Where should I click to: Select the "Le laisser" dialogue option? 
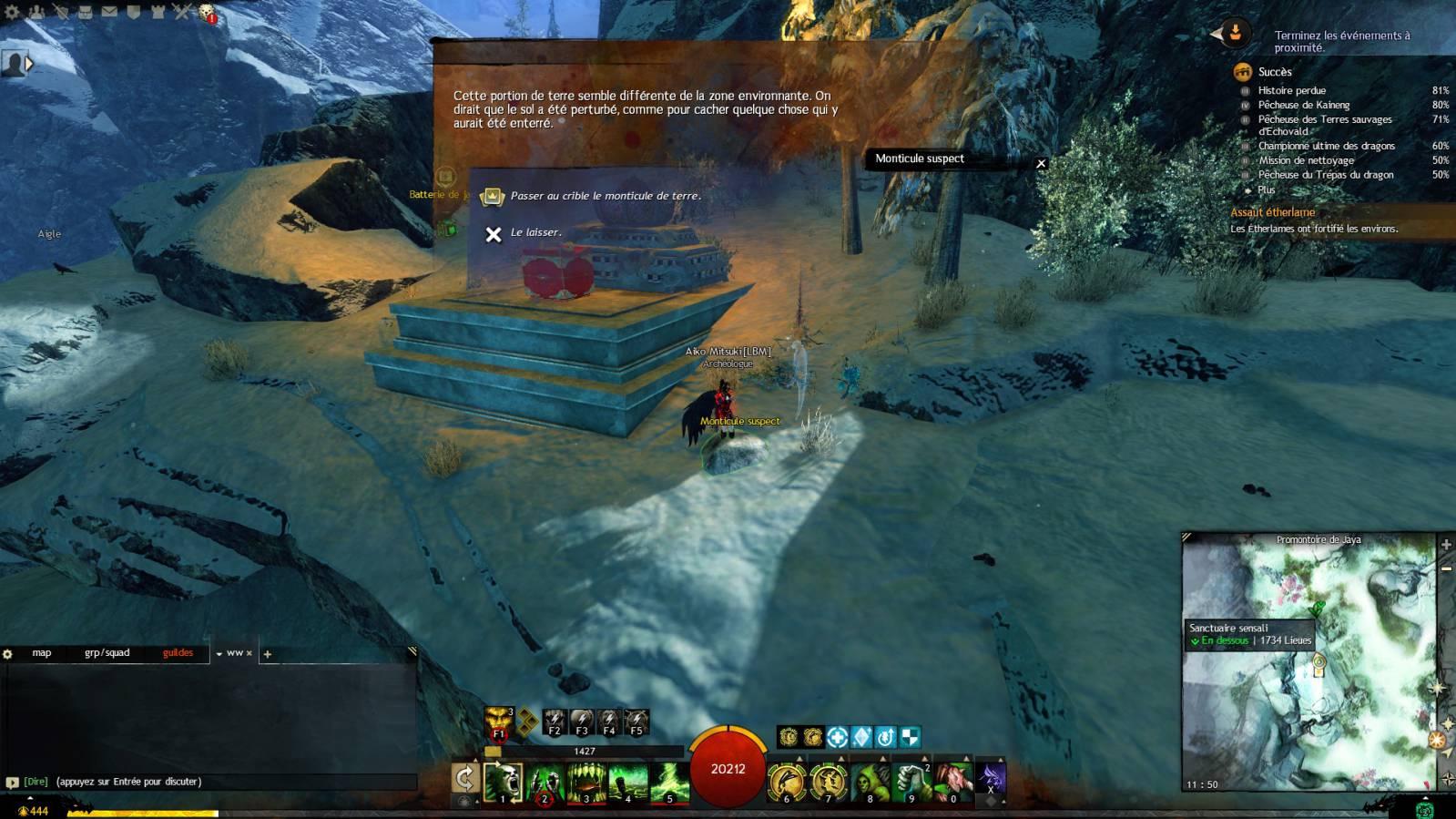(x=535, y=233)
